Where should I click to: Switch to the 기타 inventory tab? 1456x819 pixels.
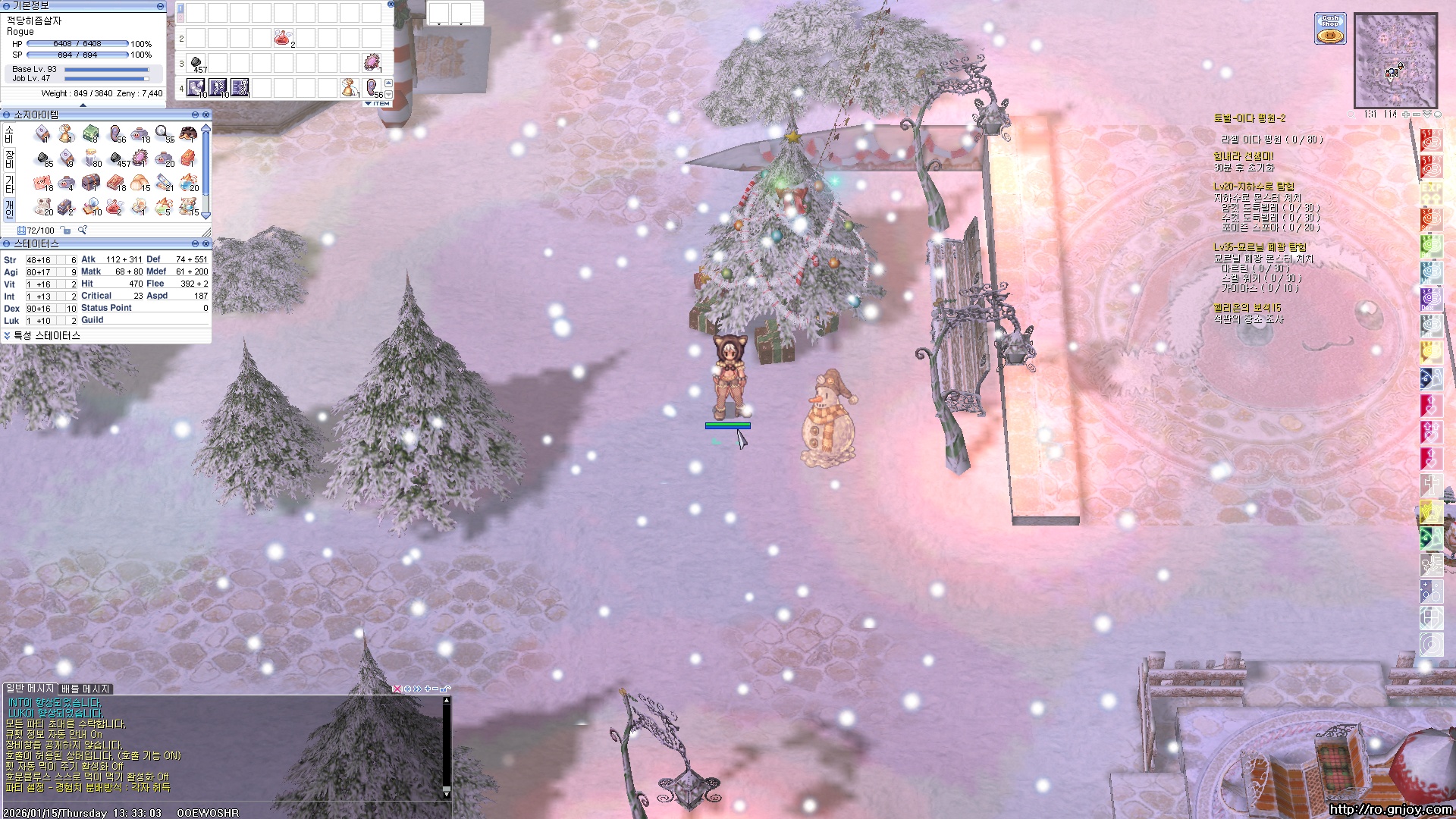[10, 184]
